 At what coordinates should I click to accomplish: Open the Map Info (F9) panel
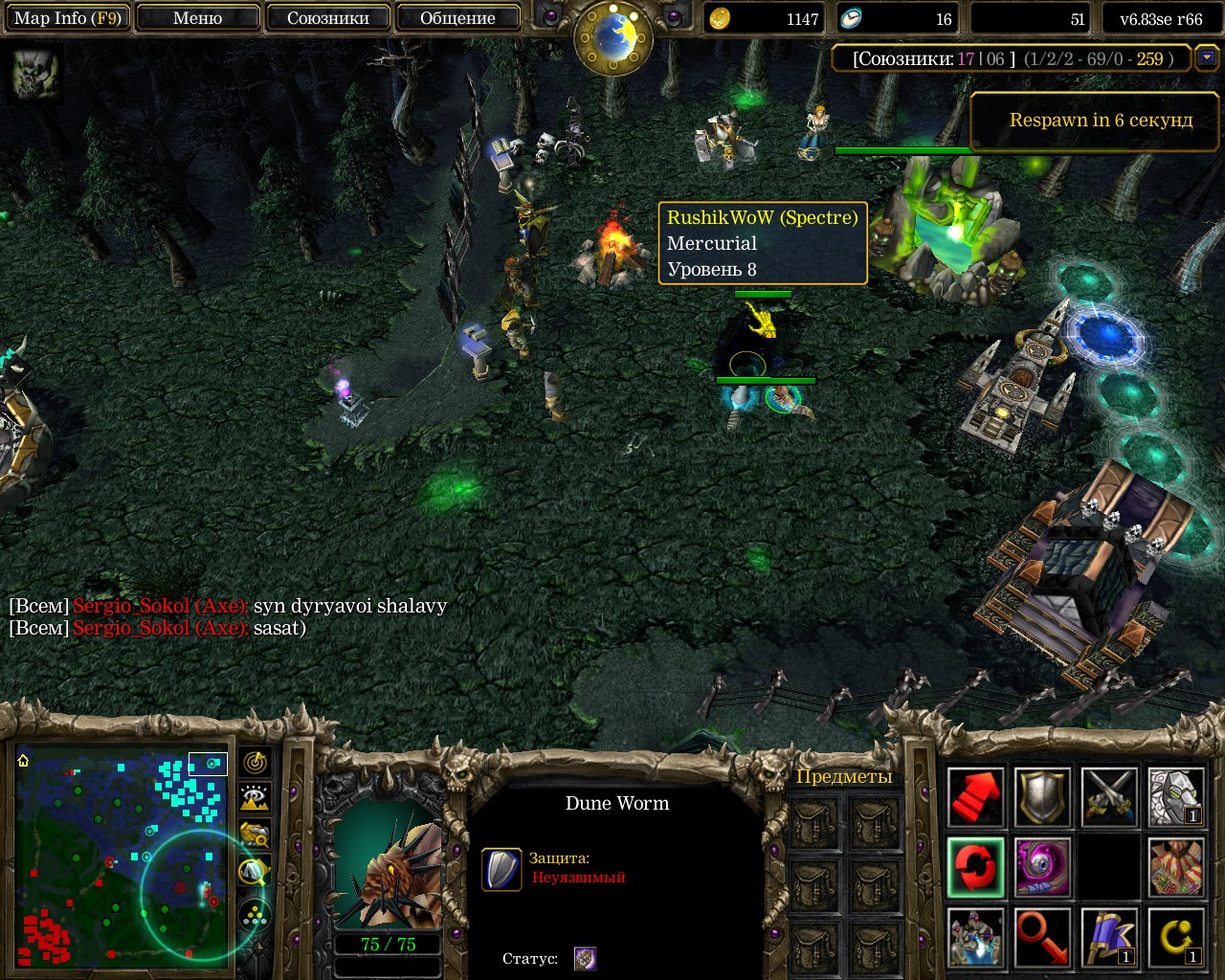[66, 18]
